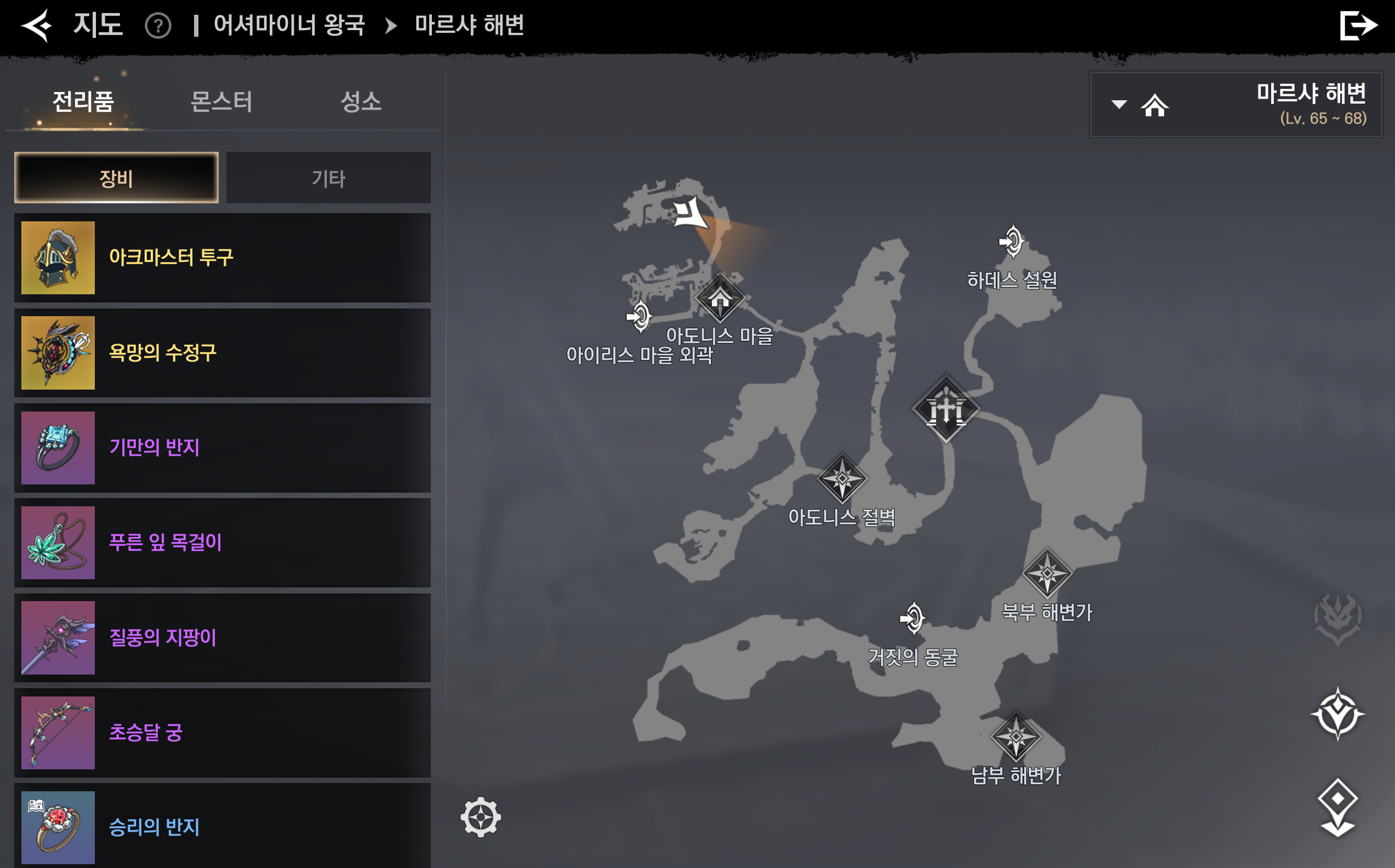Go back with the arrow button
Viewport: 1395px width, 868px height.
[x=37, y=26]
